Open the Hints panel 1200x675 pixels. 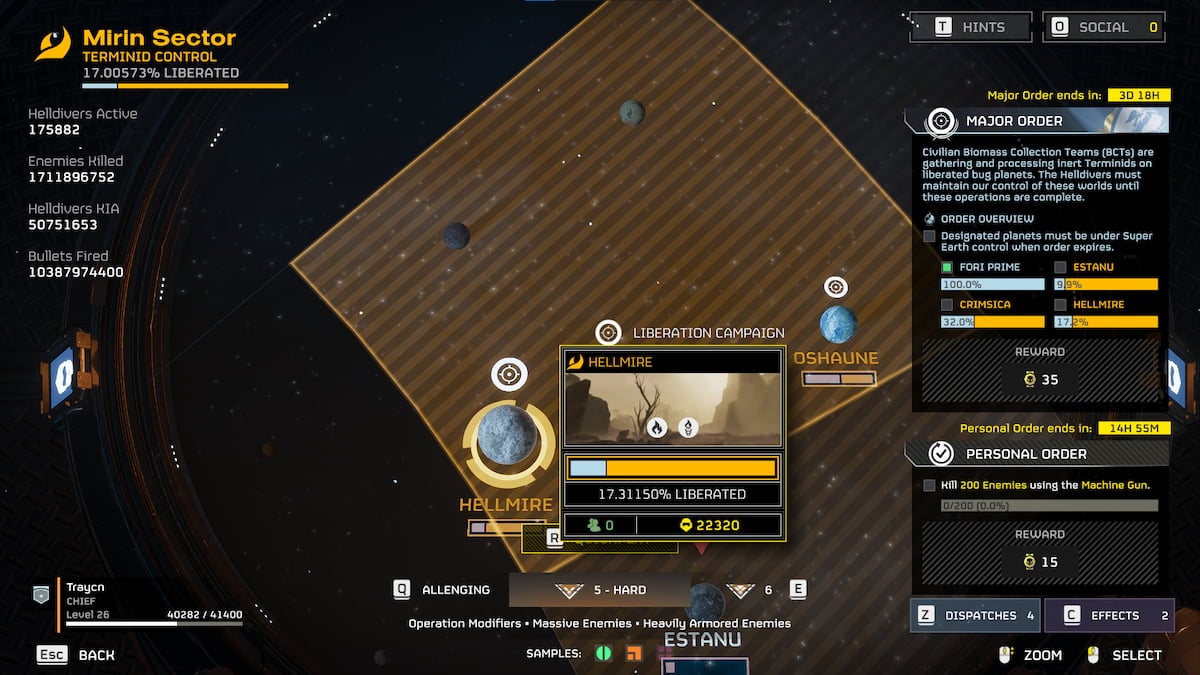click(969, 27)
